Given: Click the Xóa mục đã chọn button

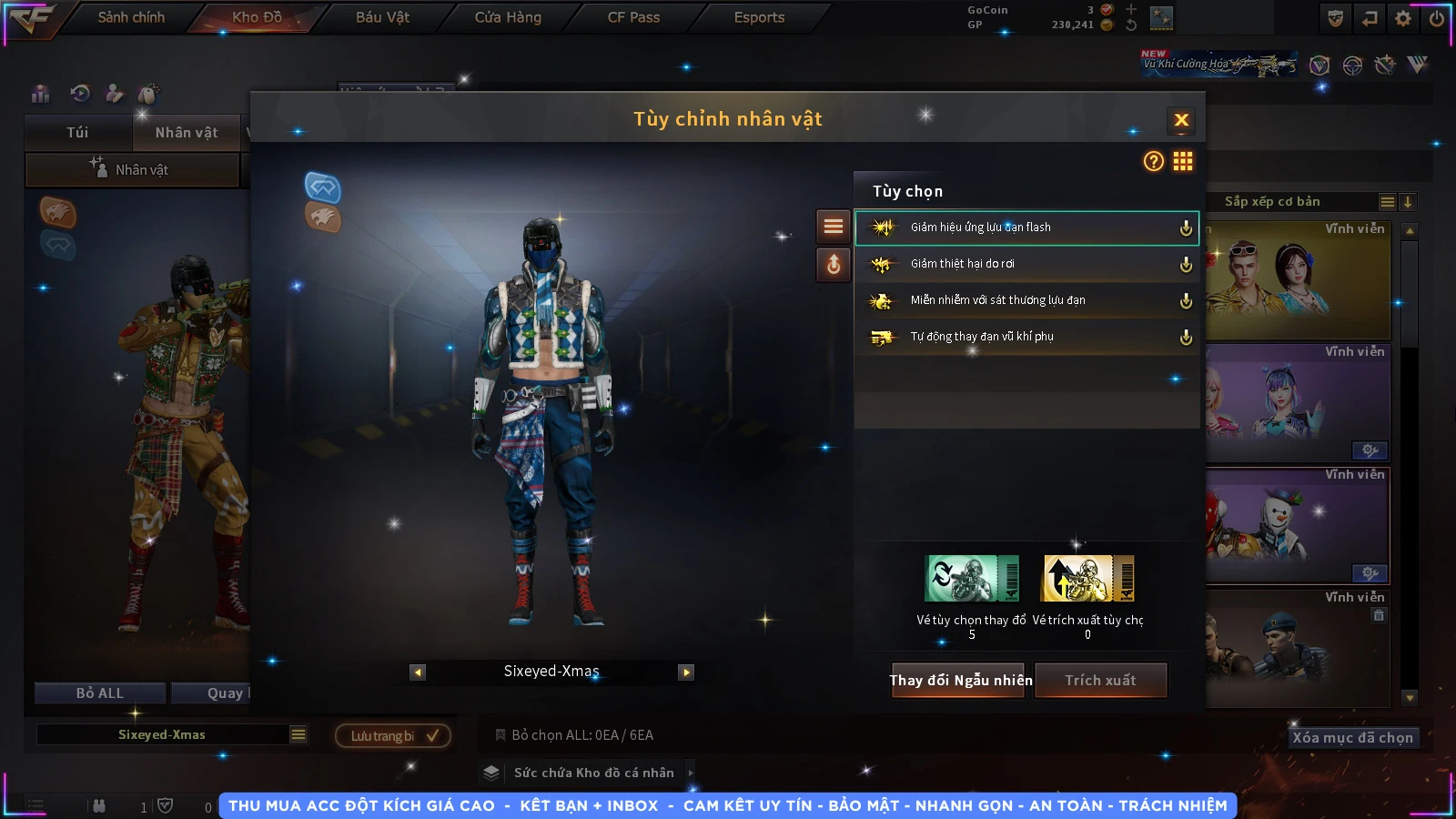Looking at the screenshot, I should [x=1352, y=738].
